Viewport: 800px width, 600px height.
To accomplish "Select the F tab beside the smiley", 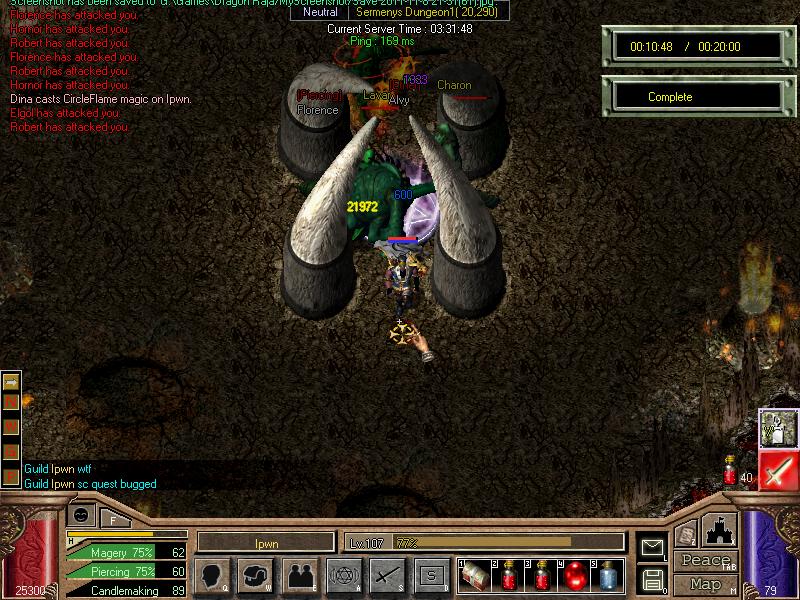I will point(113,519).
